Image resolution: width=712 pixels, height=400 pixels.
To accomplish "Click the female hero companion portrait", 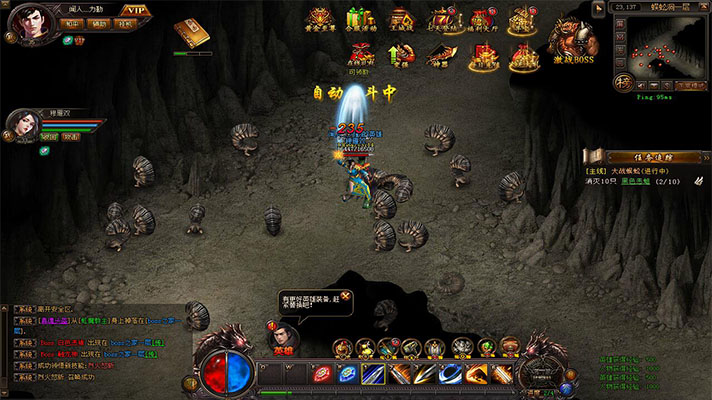I will click(x=22, y=125).
